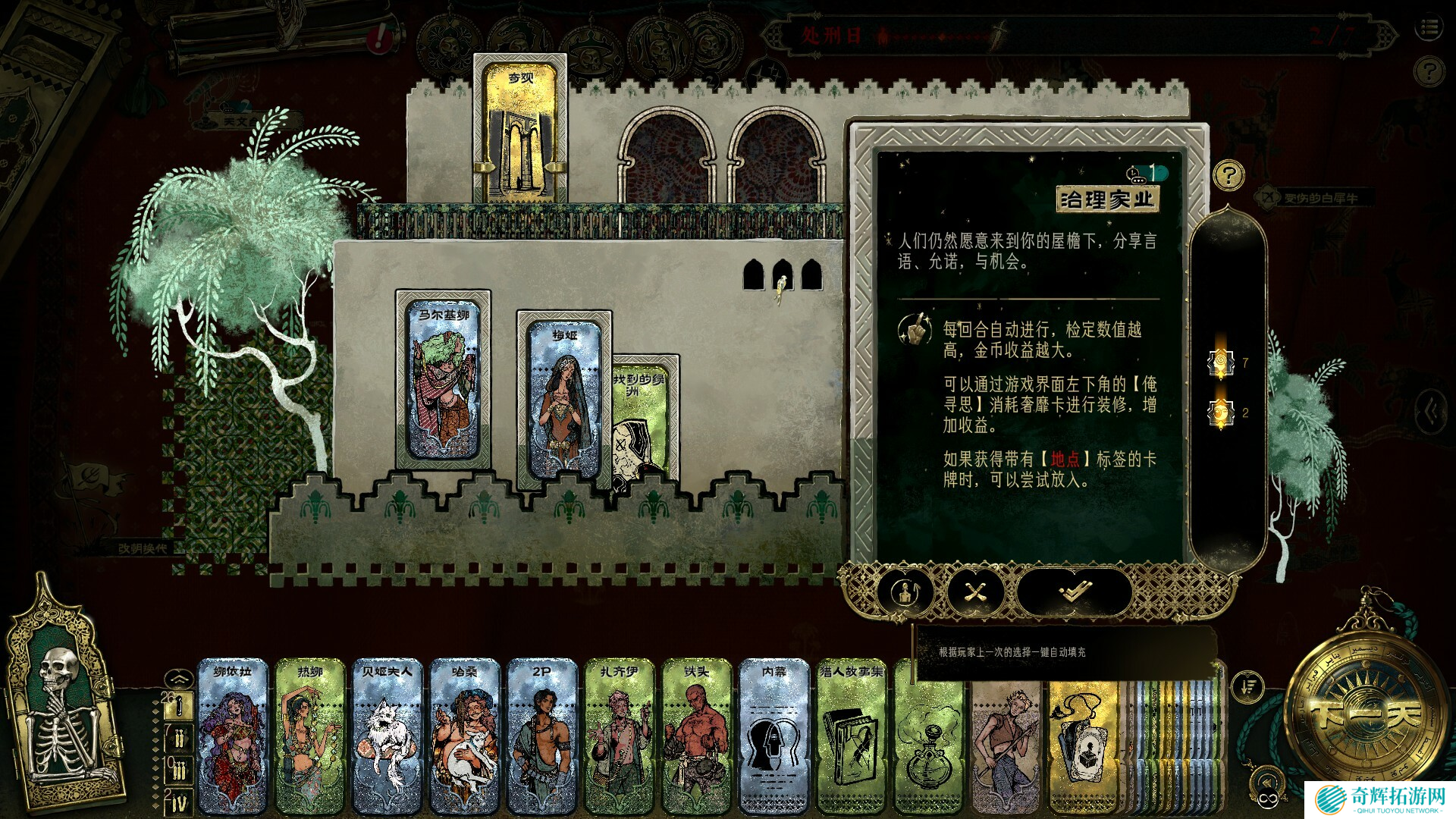This screenshot has width=1456, height=819.
Task: Select the 扎齐伊 card in hand
Action: (620, 736)
